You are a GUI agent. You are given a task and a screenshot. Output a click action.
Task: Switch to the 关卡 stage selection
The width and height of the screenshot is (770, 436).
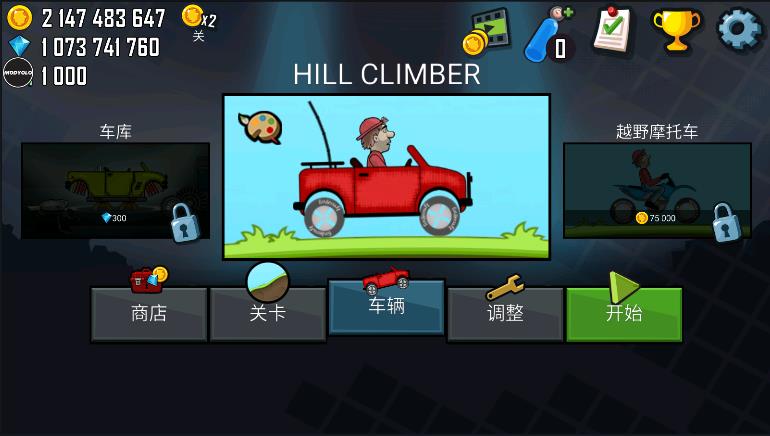coord(267,314)
